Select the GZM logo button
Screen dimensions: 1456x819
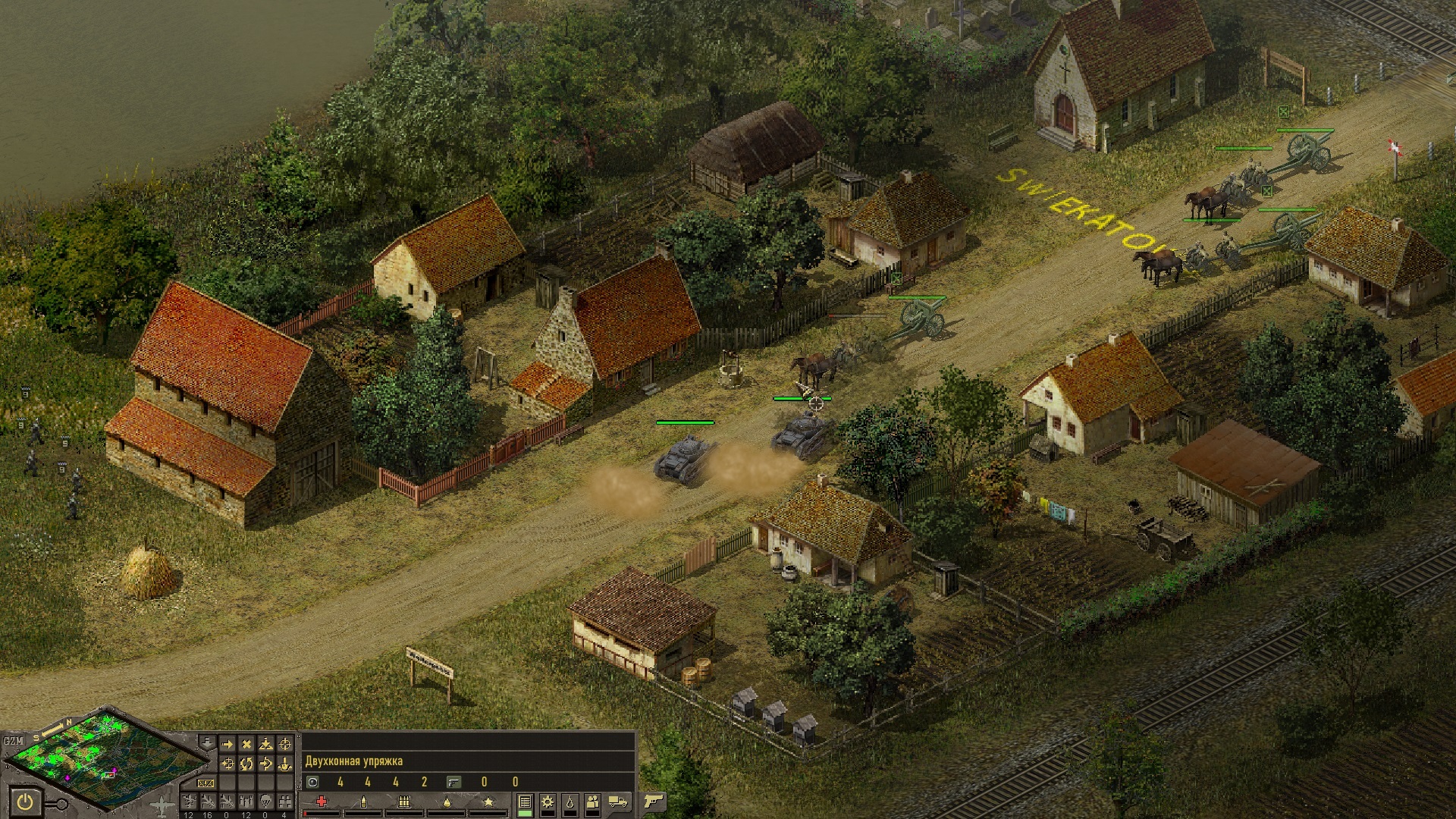[x=14, y=741]
